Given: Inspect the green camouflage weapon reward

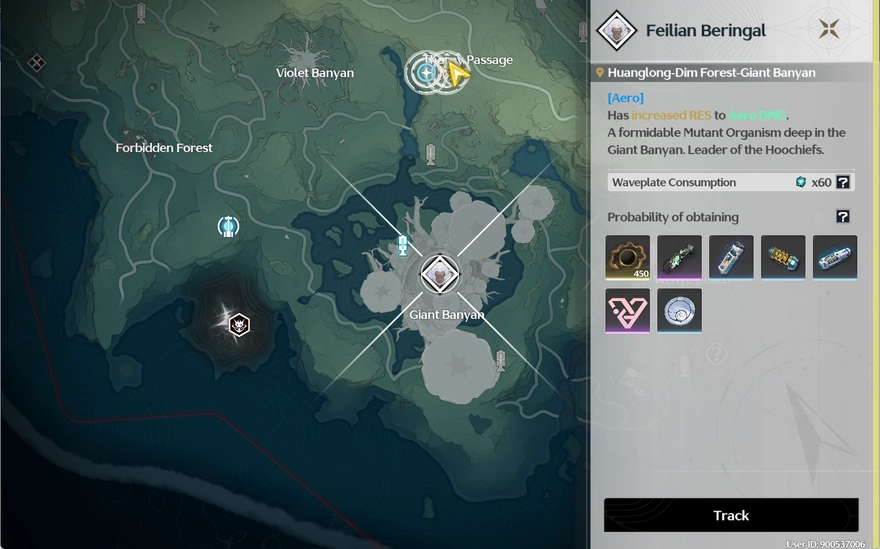Looking at the screenshot, I should click(x=679, y=257).
